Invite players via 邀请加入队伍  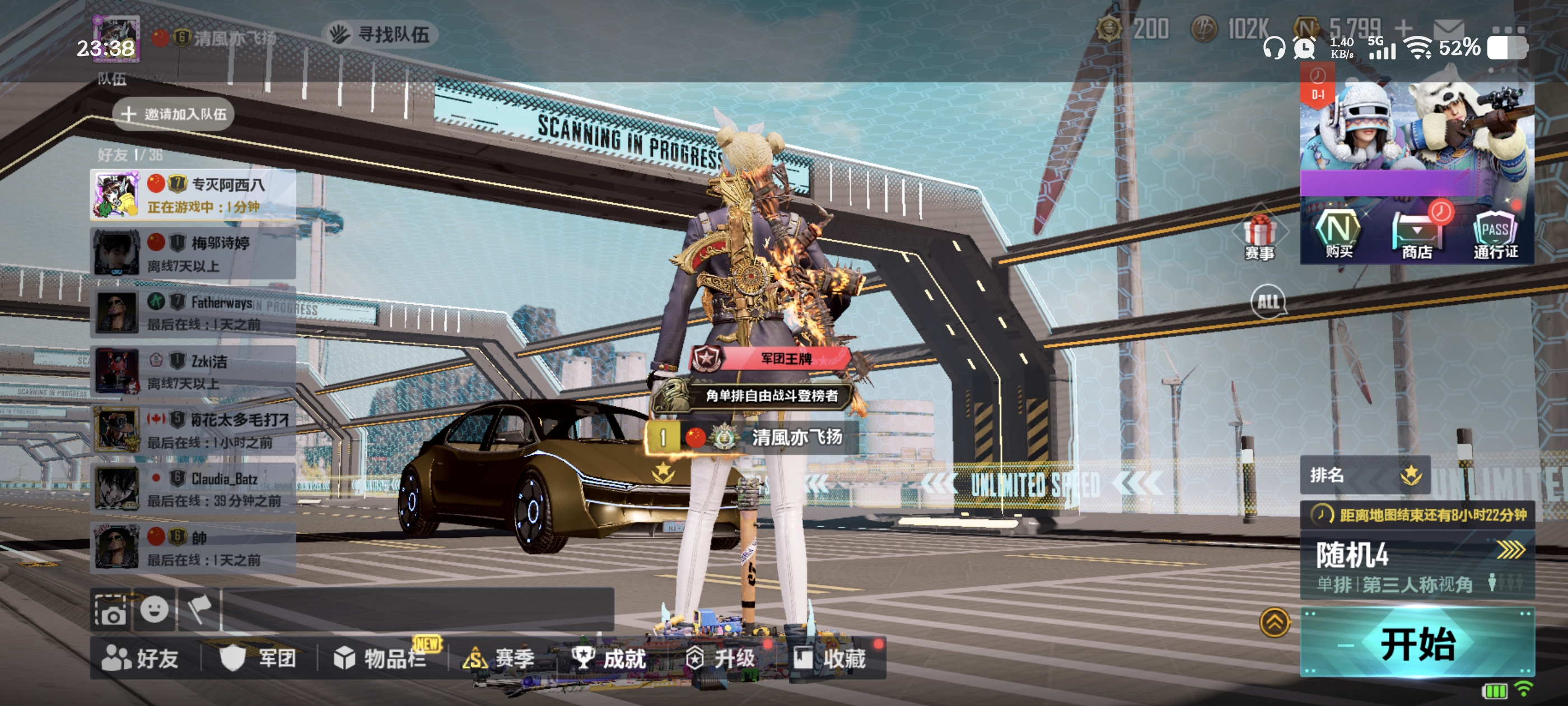pyautogui.click(x=174, y=114)
